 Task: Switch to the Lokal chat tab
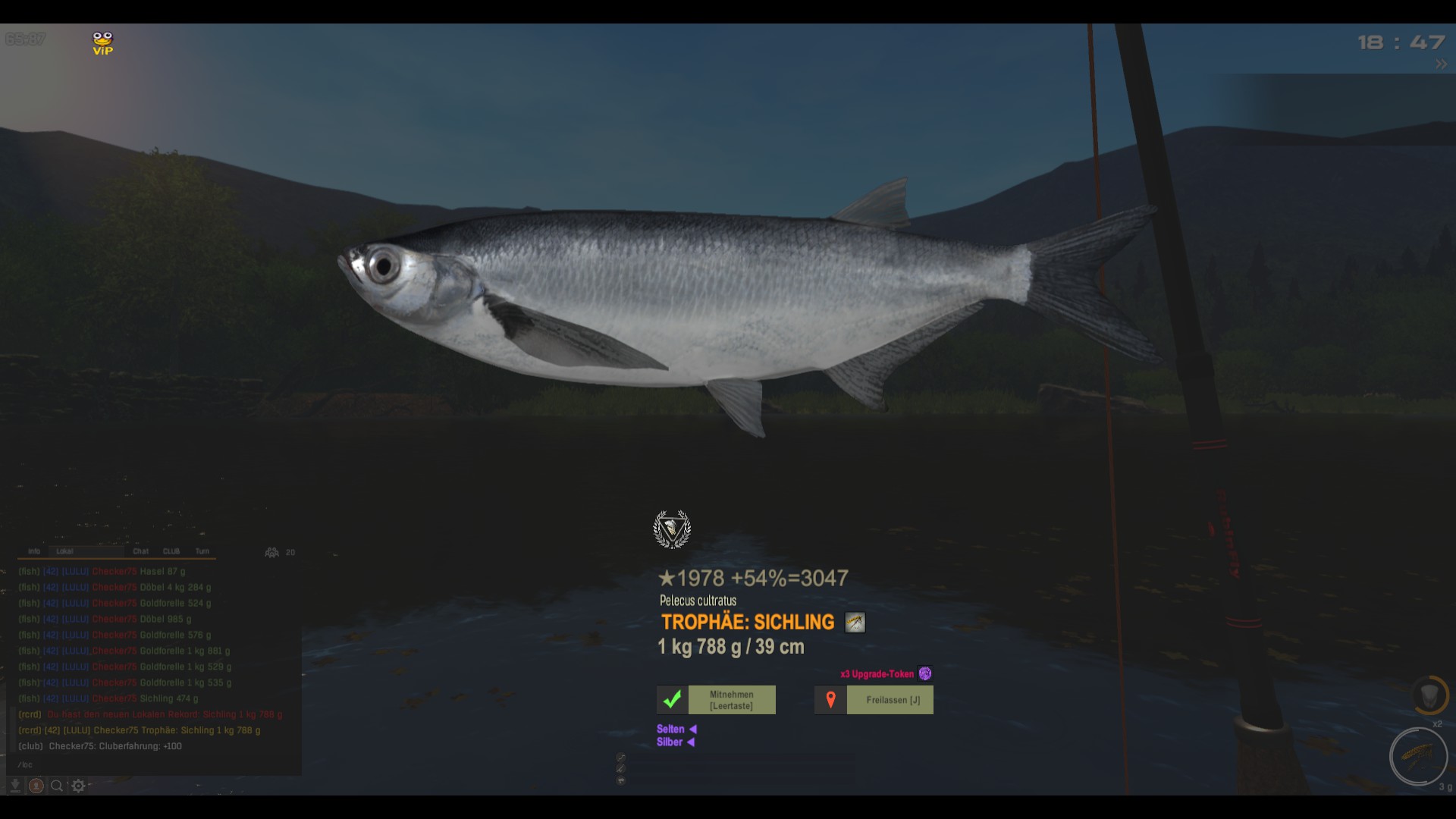[x=65, y=551]
